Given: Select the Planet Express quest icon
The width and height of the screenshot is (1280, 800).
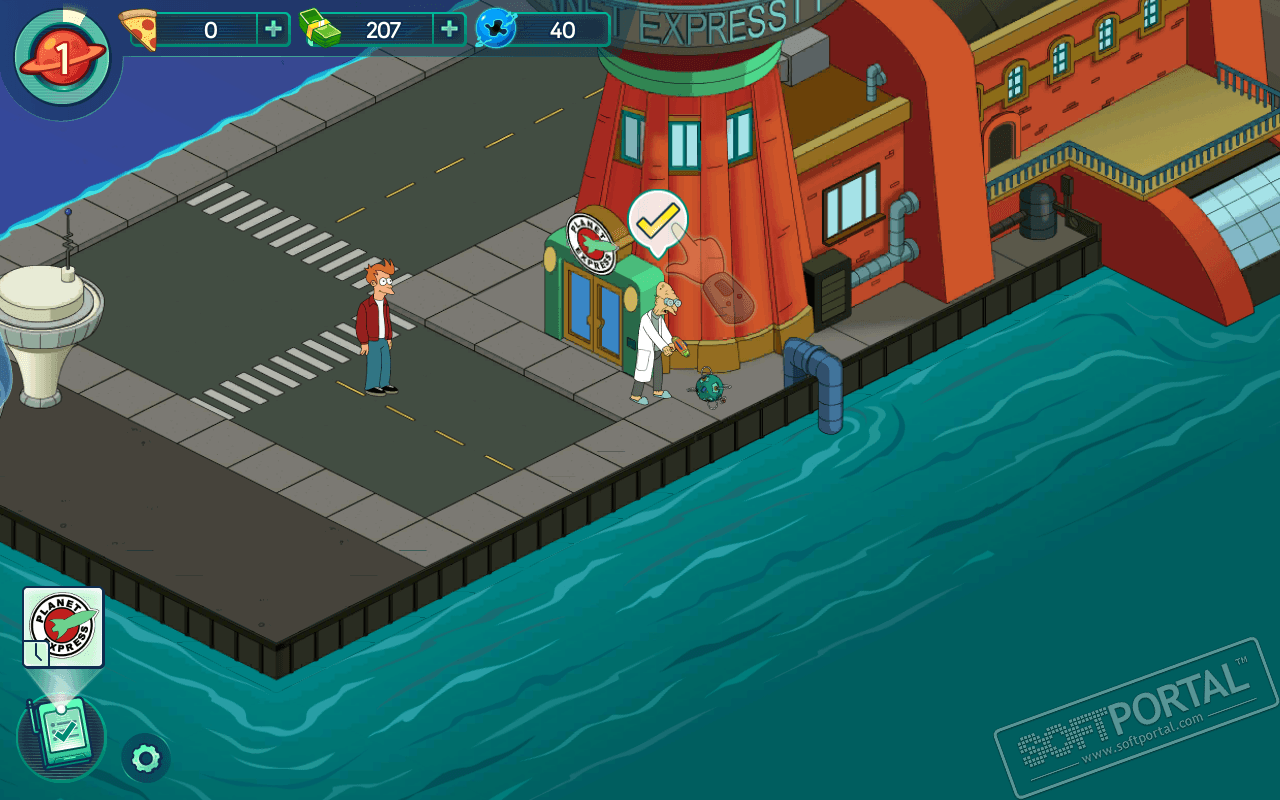Looking at the screenshot, I should 63,627.
